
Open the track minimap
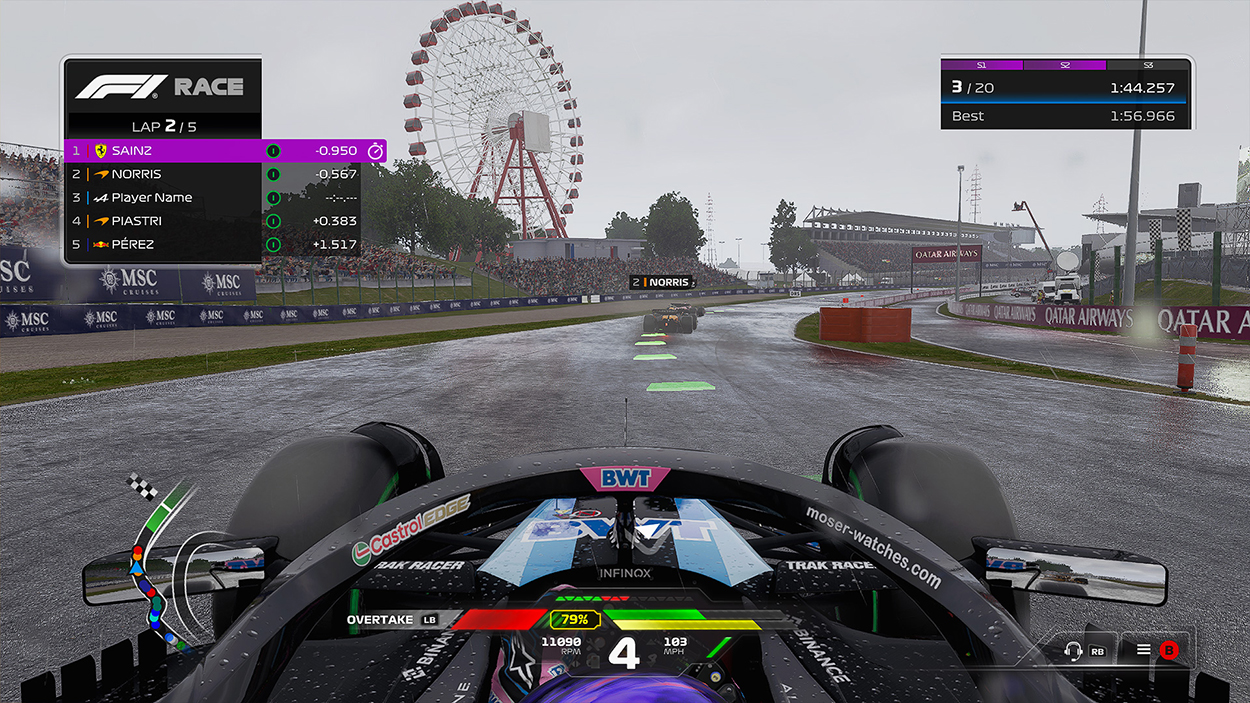tap(155, 565)
